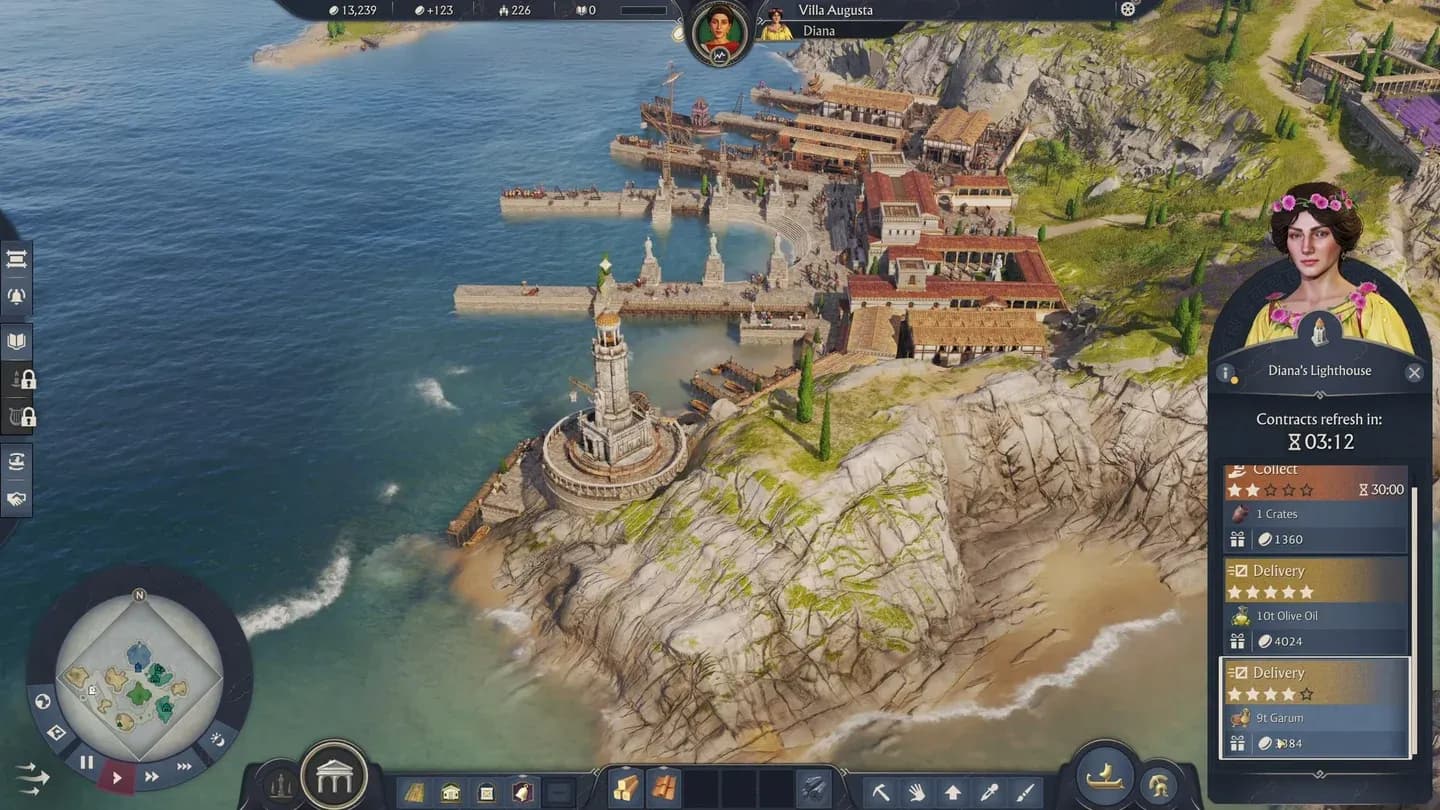The image size is (1440, 810).
Task: Select the 10t Olive Oil delivery contract
Action: (x=1315, y=605)
